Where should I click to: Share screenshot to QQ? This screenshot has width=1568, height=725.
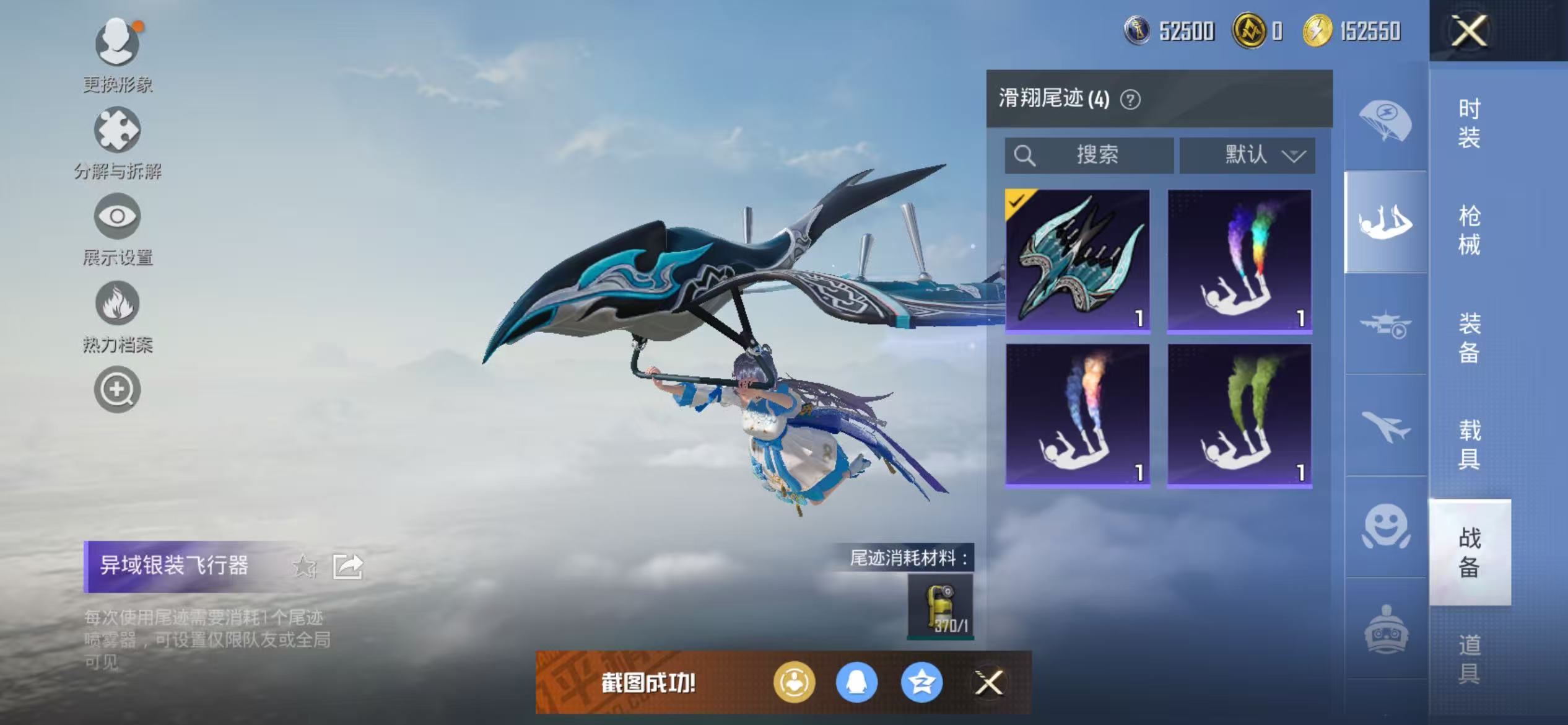[857, 682]
